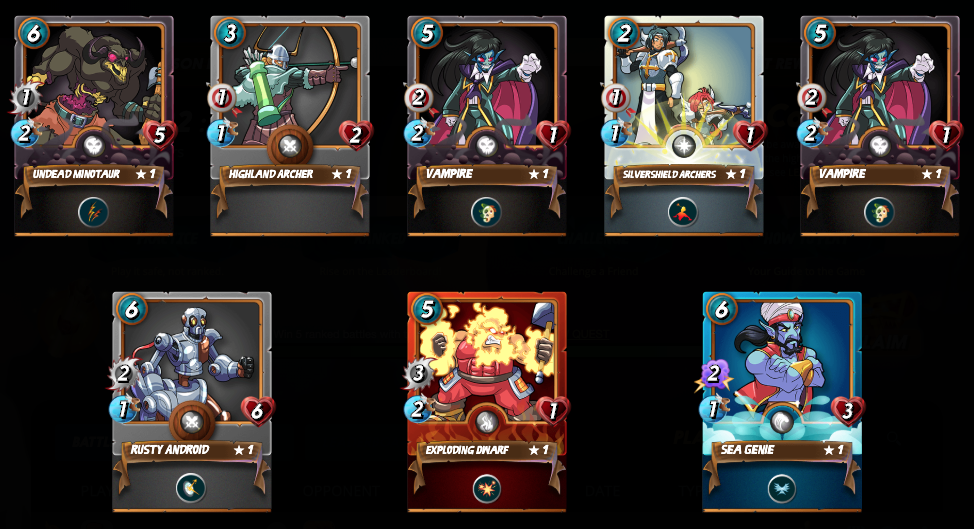Click the Silvershield Archers' ability icon

(683, 212)
